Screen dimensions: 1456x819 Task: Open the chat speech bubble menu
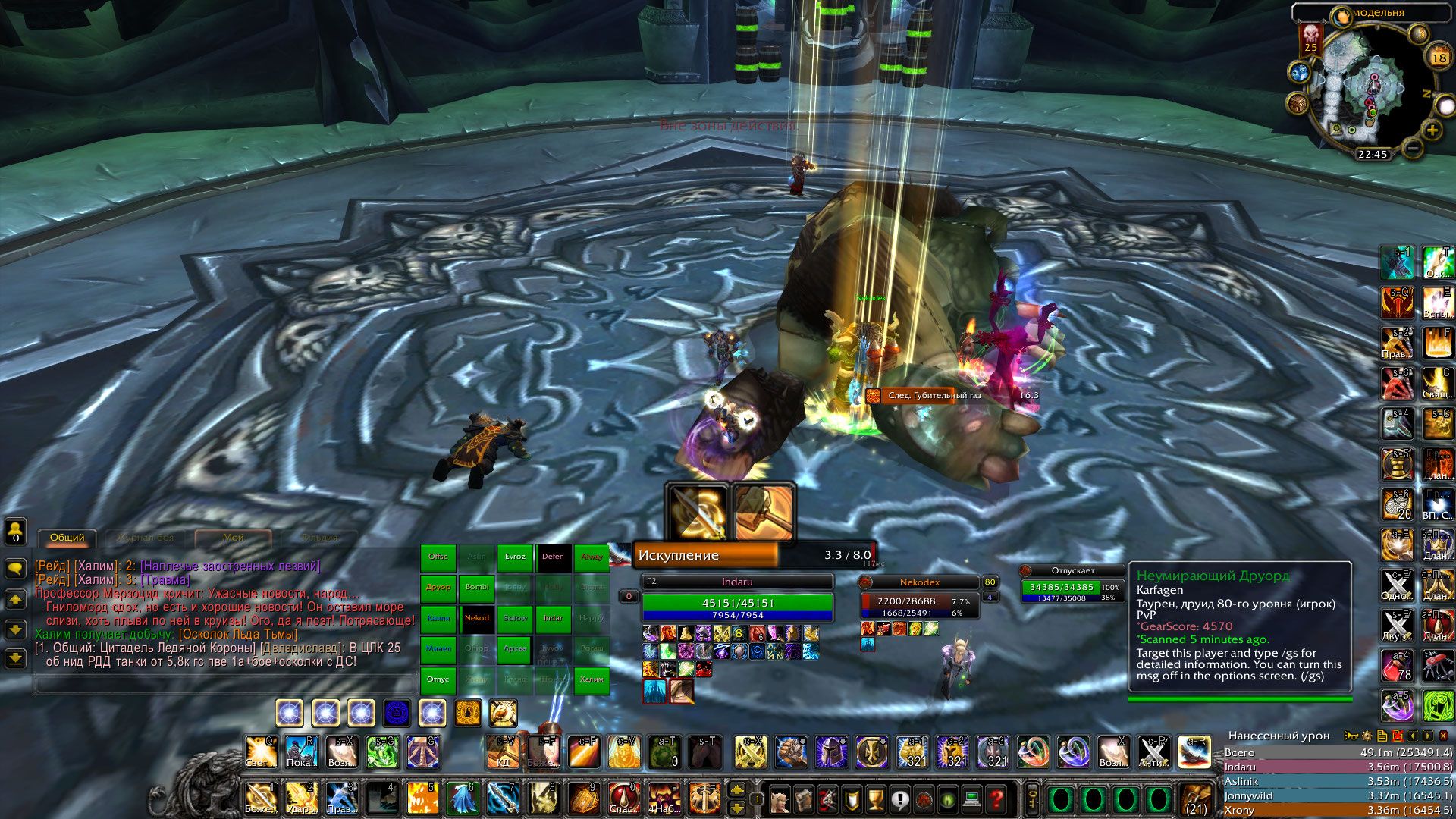coord(15,568)
